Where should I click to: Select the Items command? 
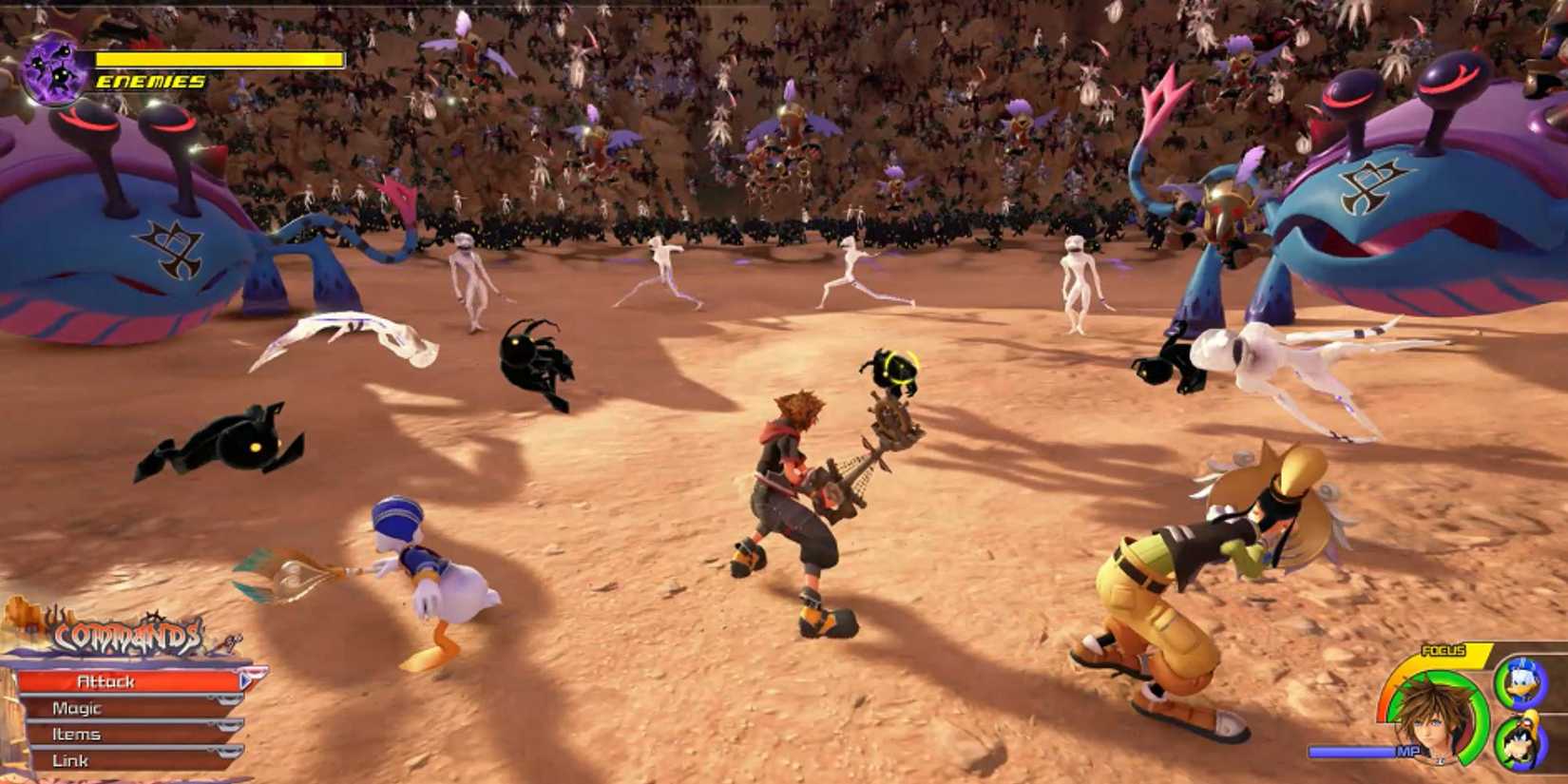pyautogui.click(x=77, y=734)
